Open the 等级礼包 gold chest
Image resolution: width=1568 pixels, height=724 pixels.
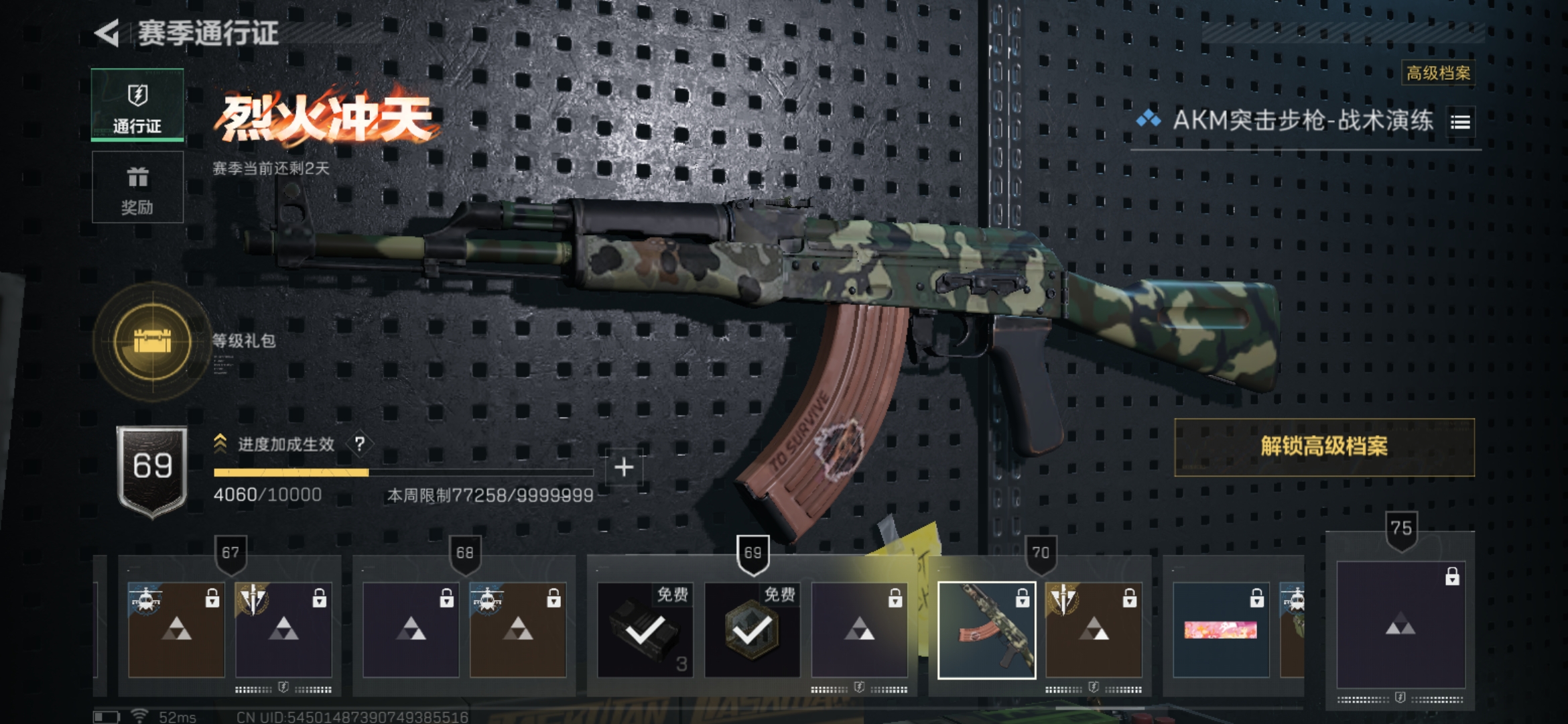click(x=153, y=341)
